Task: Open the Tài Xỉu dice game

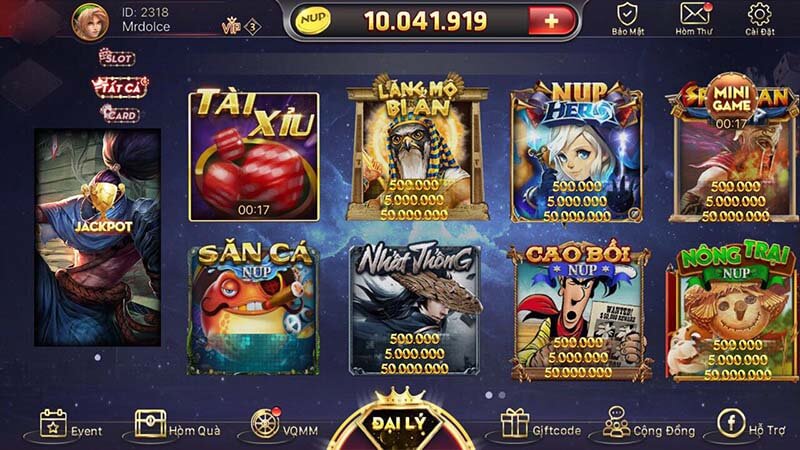Action: [254, 157]
